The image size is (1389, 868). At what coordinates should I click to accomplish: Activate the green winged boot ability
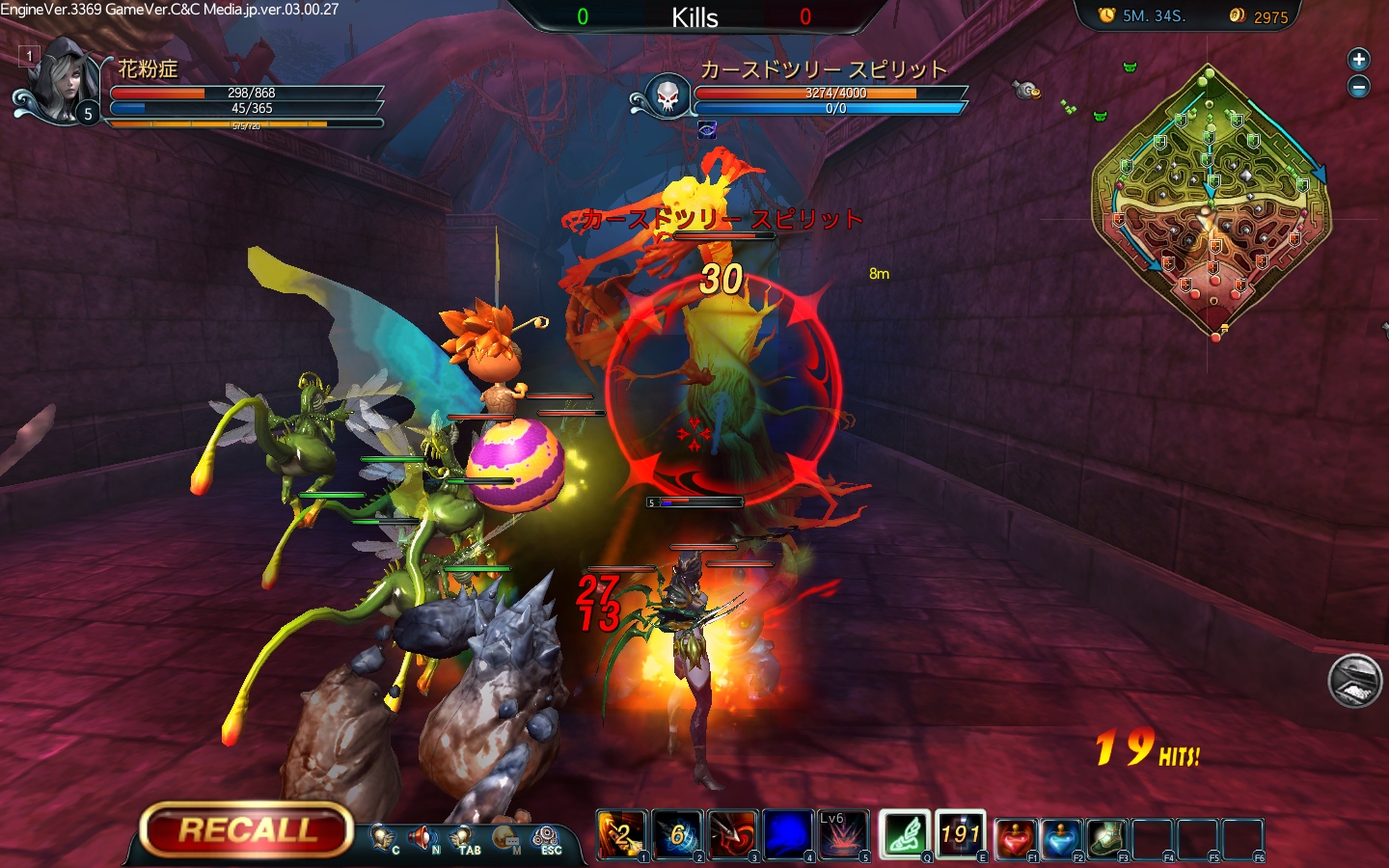(905, 834)
